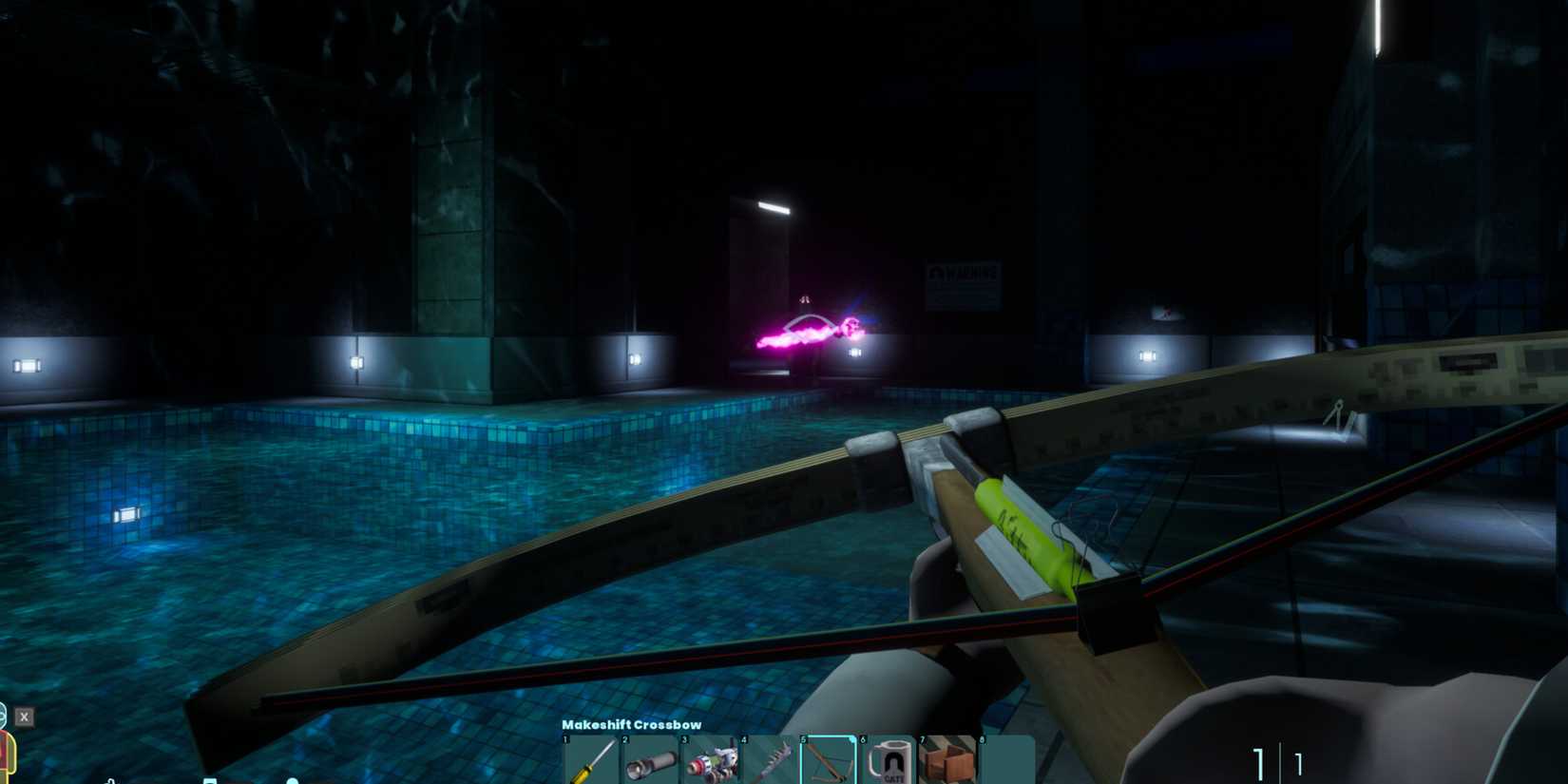Click the number 5 on the selected hotbar slot
Screen dimensions: 1568x784
point(803,738)
